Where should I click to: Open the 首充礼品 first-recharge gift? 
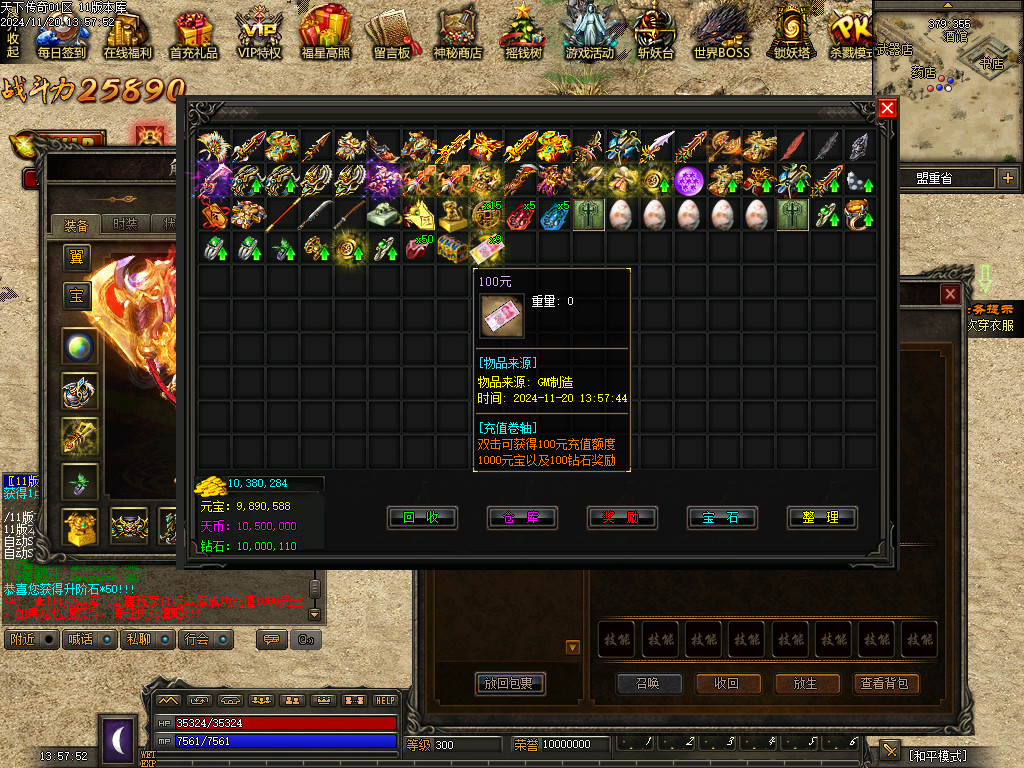[194, 33]
